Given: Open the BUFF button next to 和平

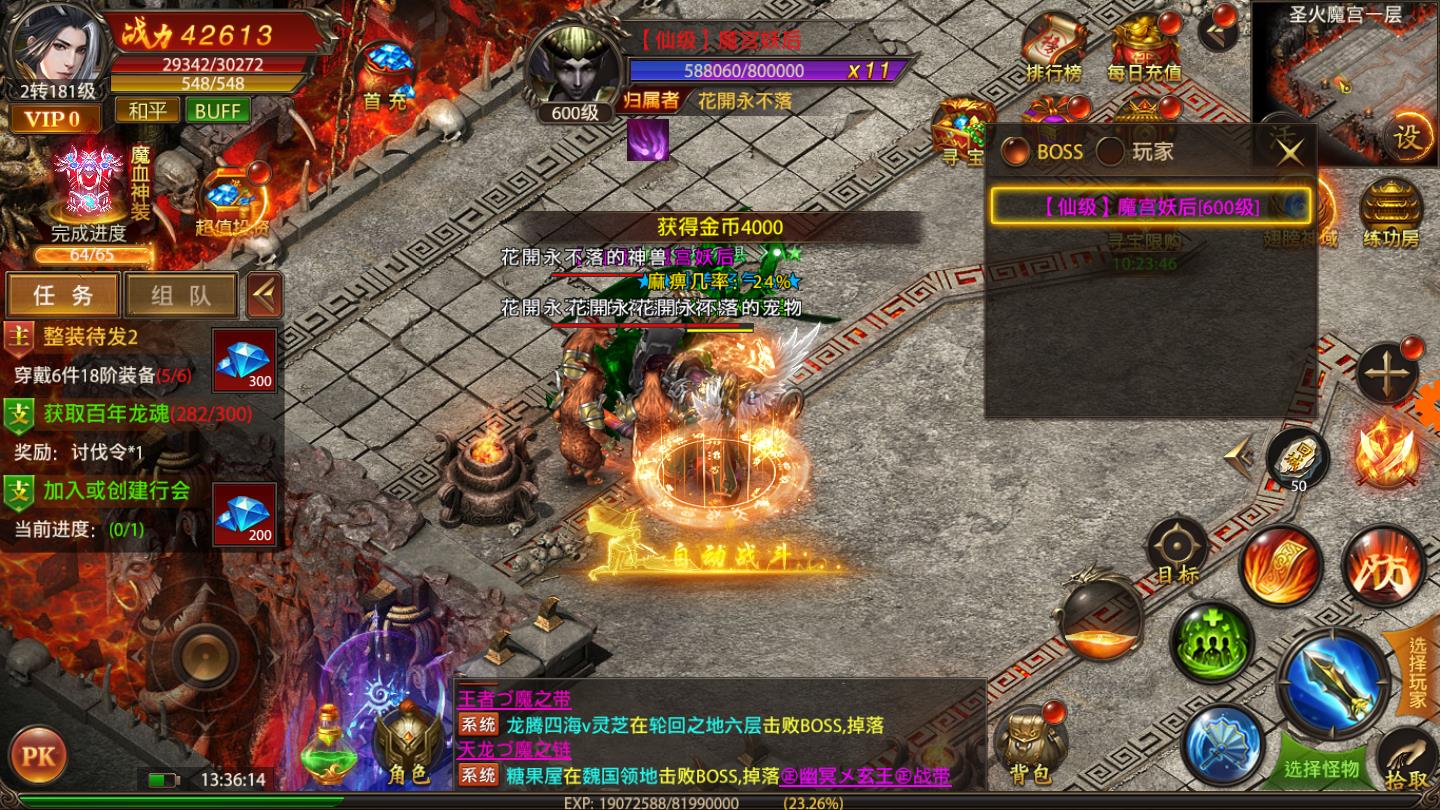Looking at the screenshot, I should click(216, 111).
